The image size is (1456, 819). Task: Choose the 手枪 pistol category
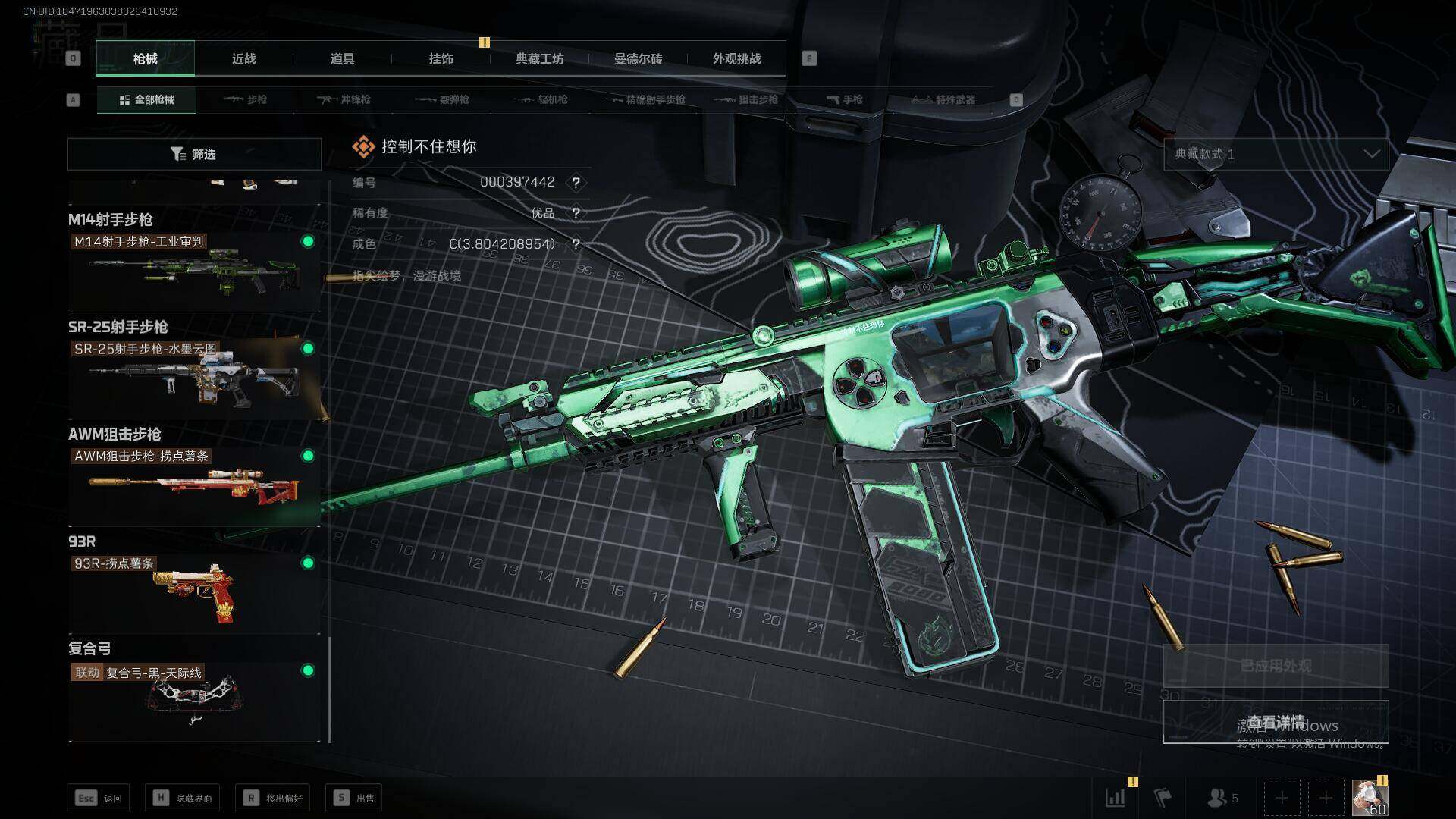pos(845,99)
